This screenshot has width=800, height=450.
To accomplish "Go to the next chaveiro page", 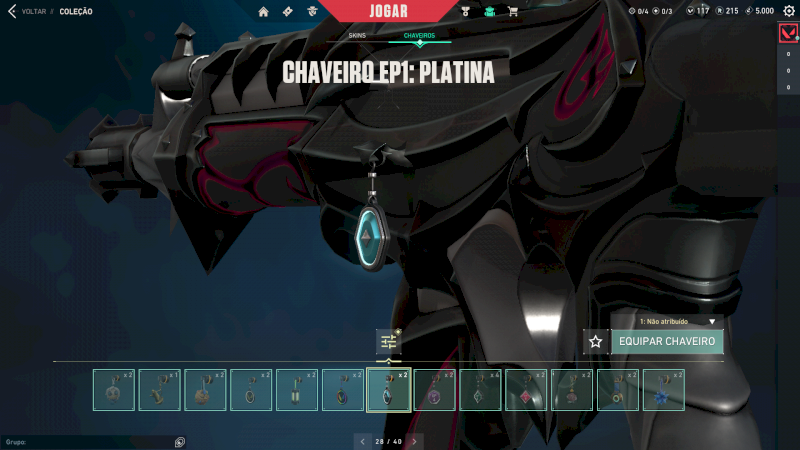I will (414, 441).
